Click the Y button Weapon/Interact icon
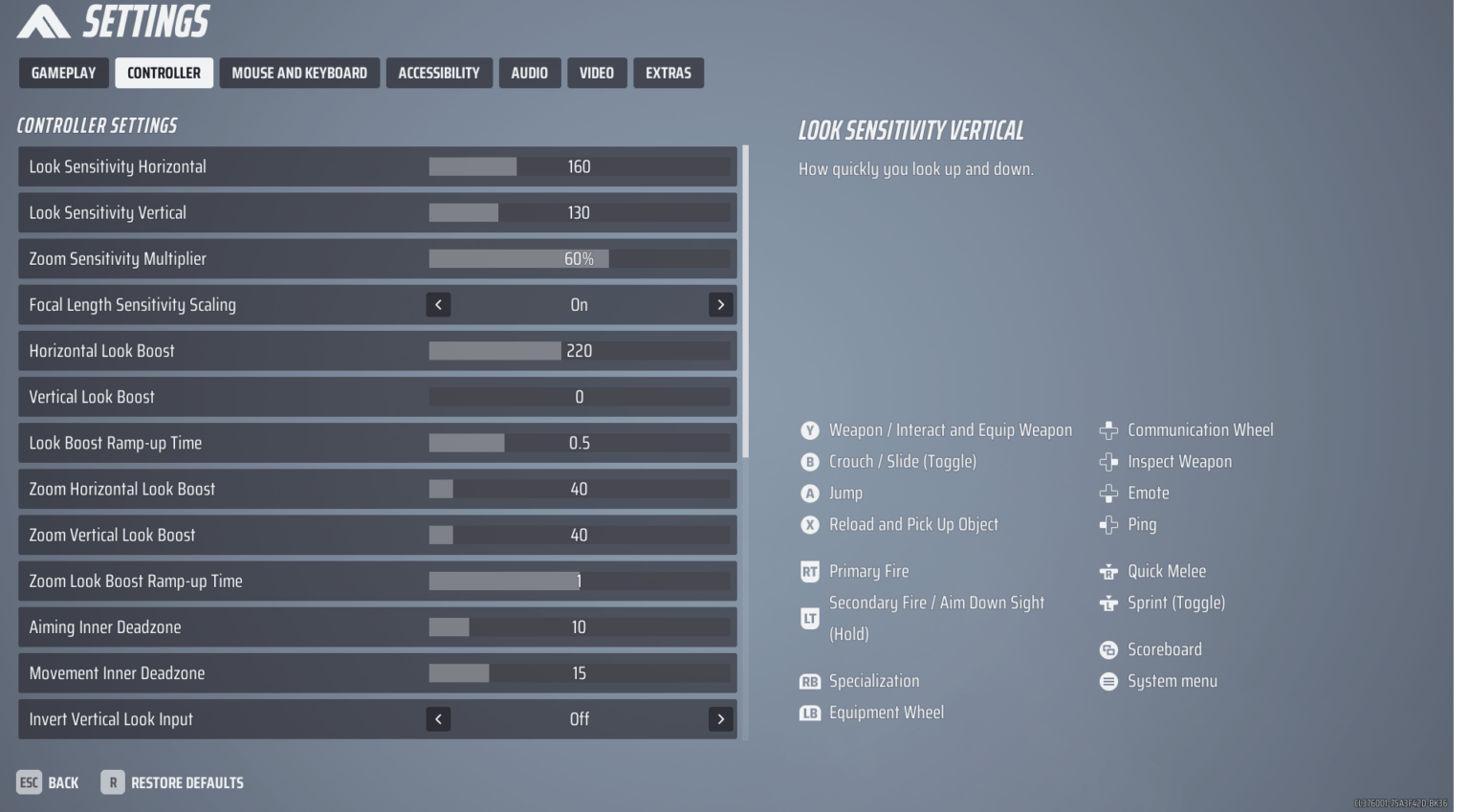 (809, 430)
